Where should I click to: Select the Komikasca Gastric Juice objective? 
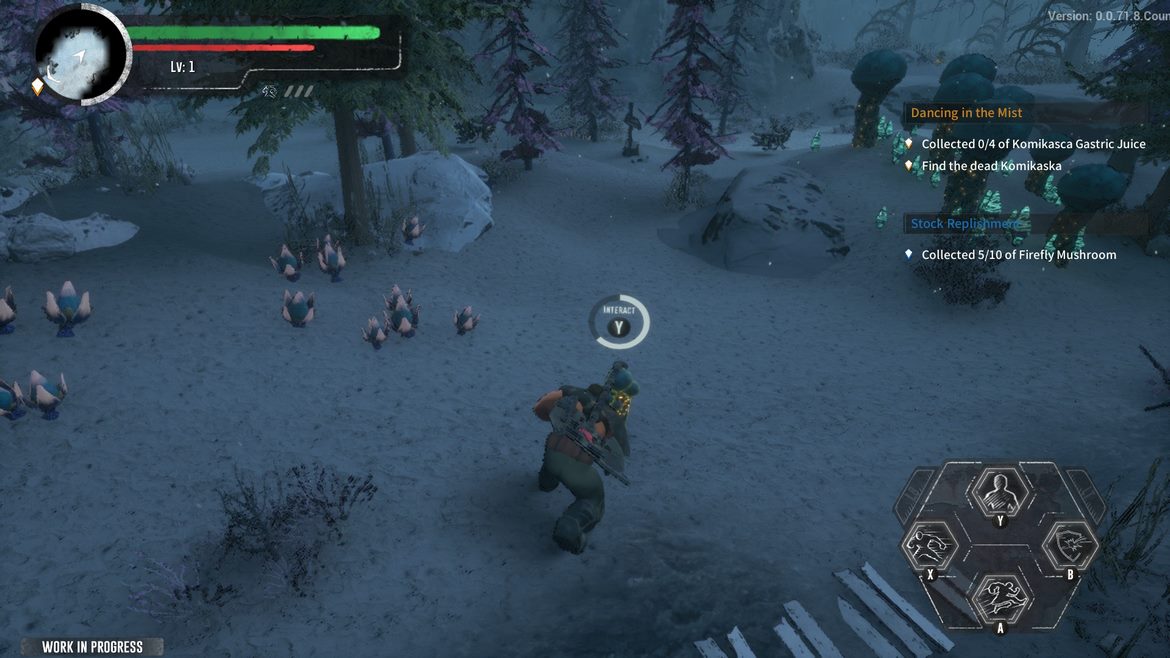coord(1033,144)
